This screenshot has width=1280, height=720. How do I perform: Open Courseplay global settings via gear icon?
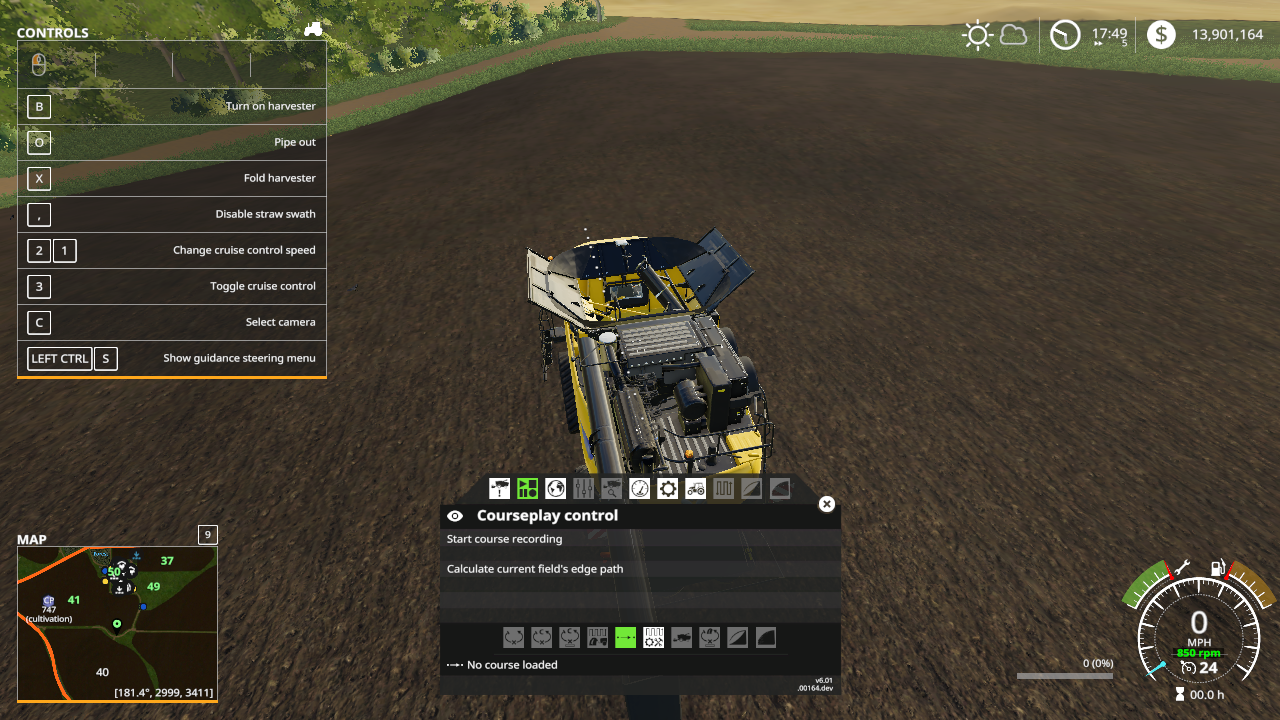tap(667, 488)
